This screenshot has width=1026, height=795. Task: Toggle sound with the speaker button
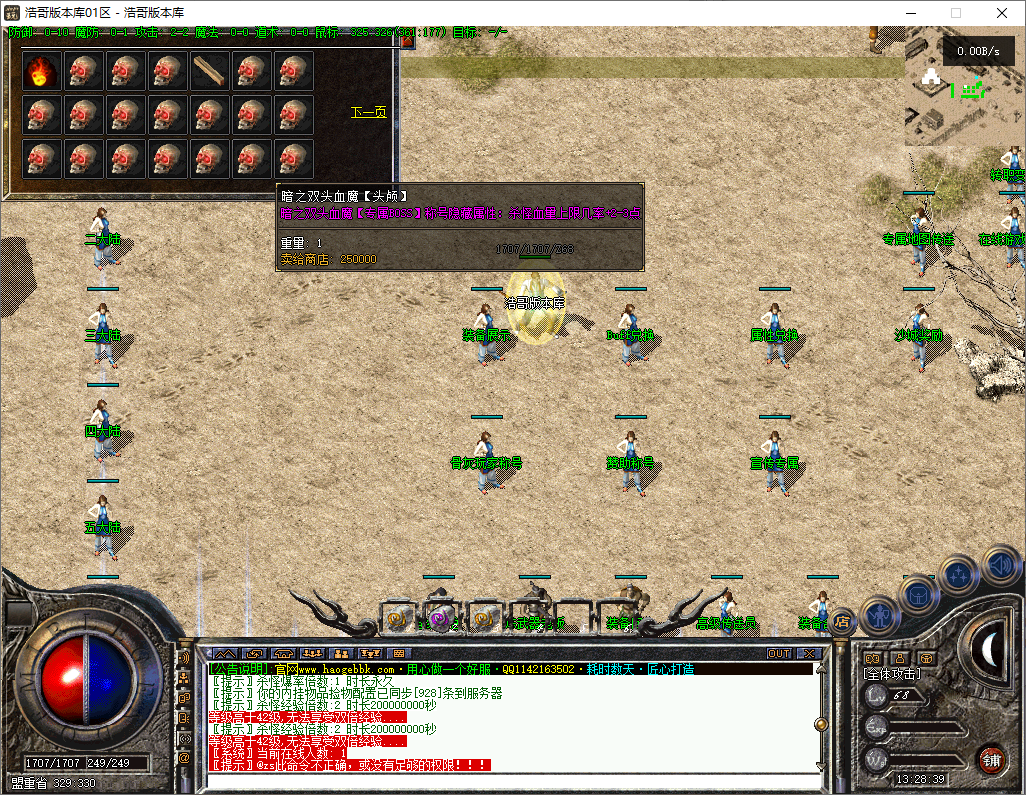pos(1001,566)
